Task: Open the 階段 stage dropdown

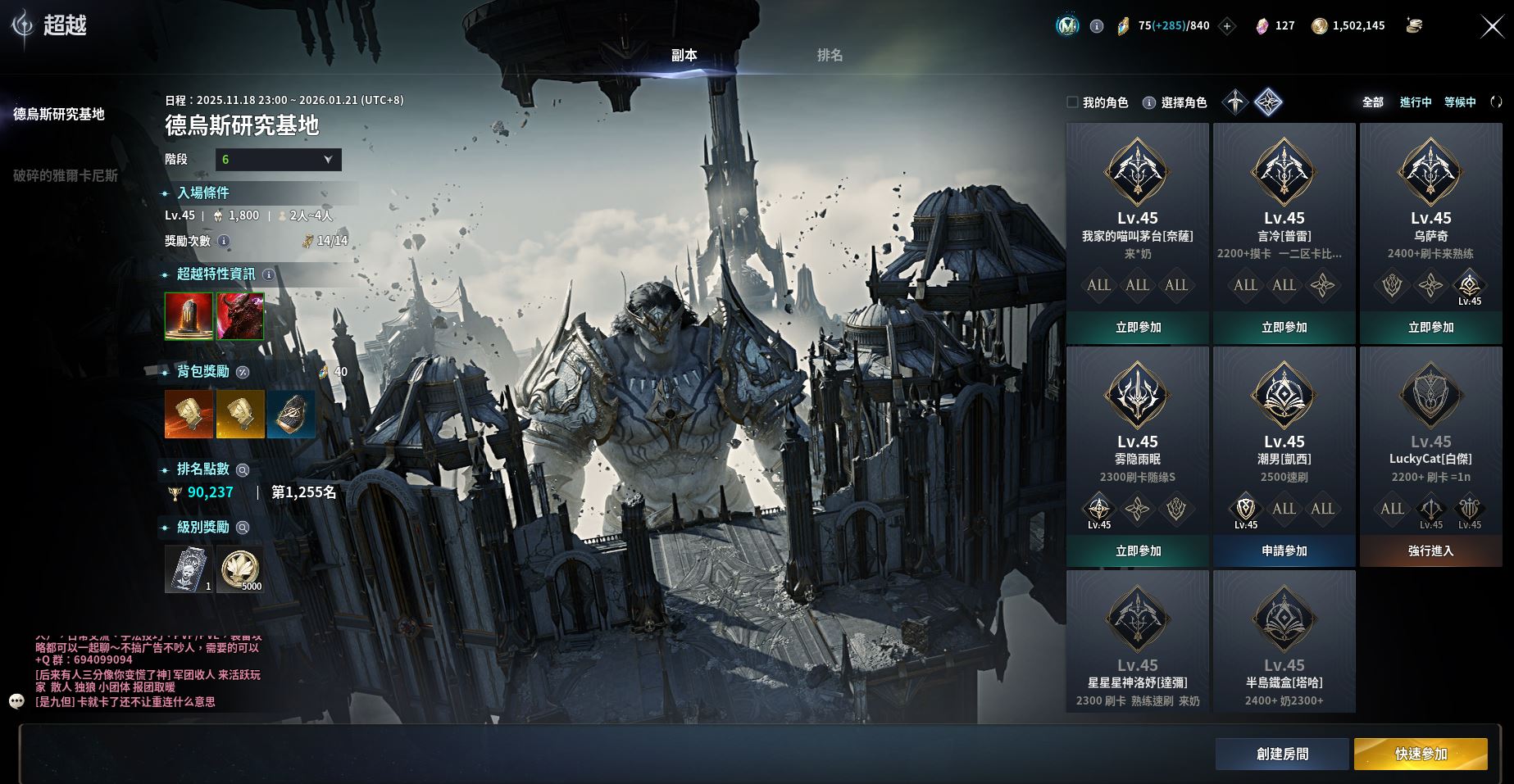Action: (x=278, y=159)
